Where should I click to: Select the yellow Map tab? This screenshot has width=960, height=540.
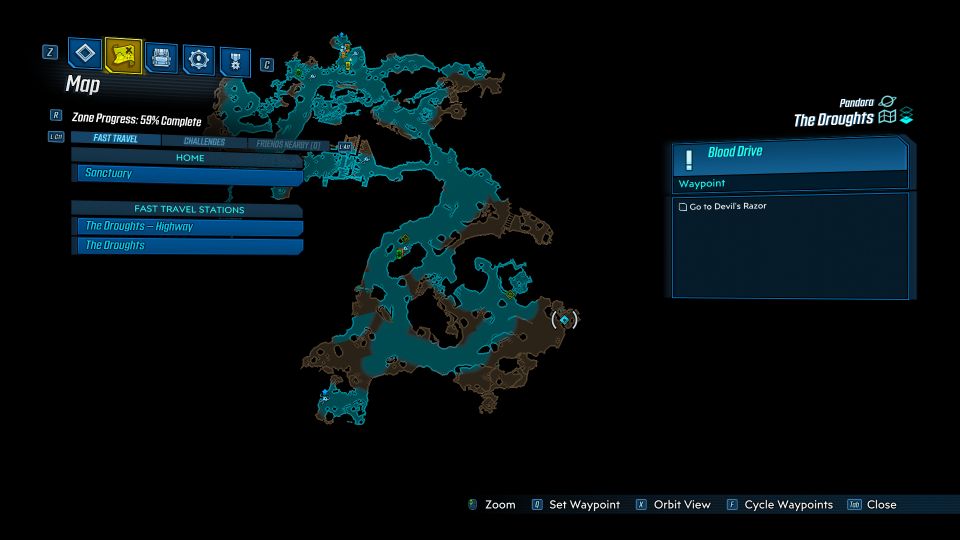[123, 55]
